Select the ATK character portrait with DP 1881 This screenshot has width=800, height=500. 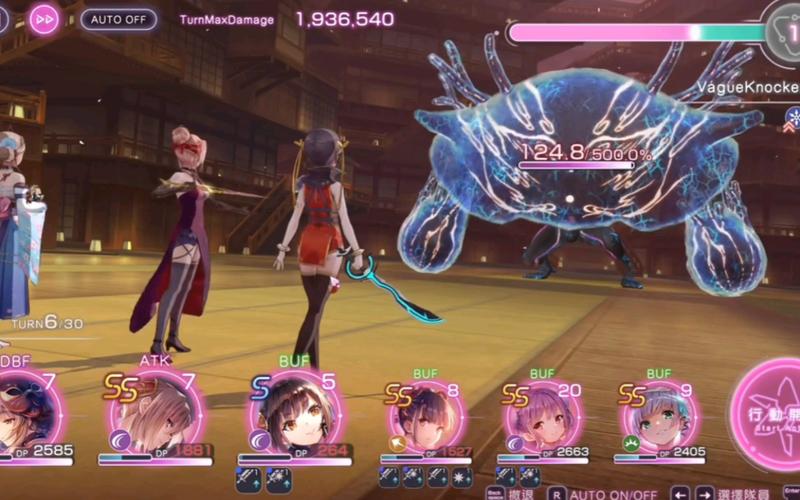[156, 412]
